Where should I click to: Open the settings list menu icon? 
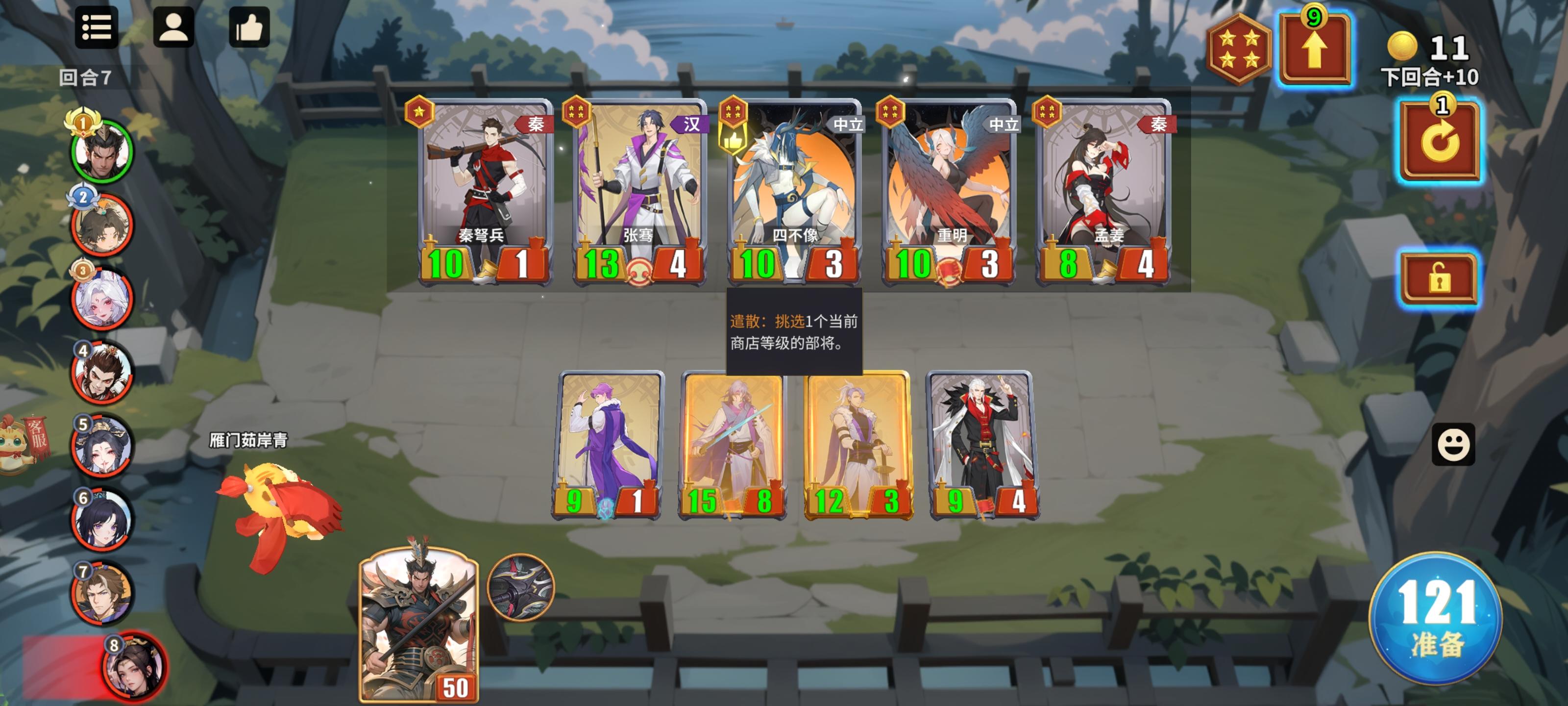click(98, 28)
